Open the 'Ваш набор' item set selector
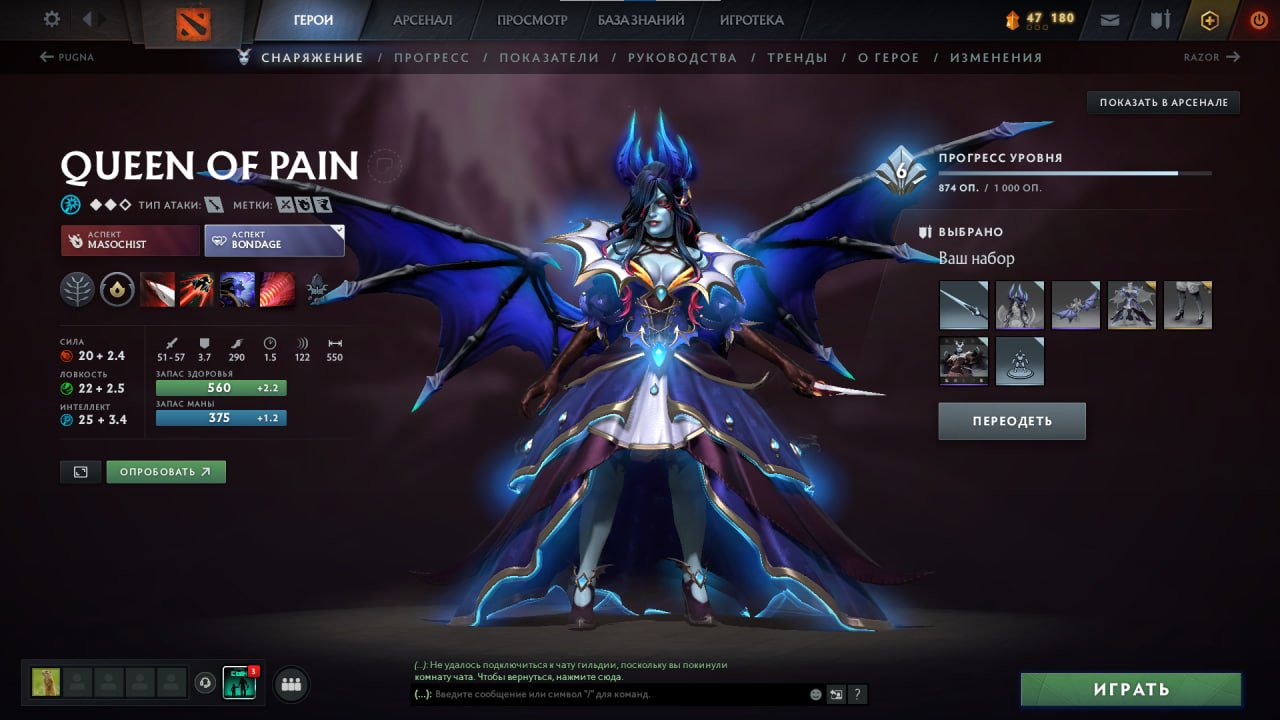1280x720 pixels. tap(977, 258)
